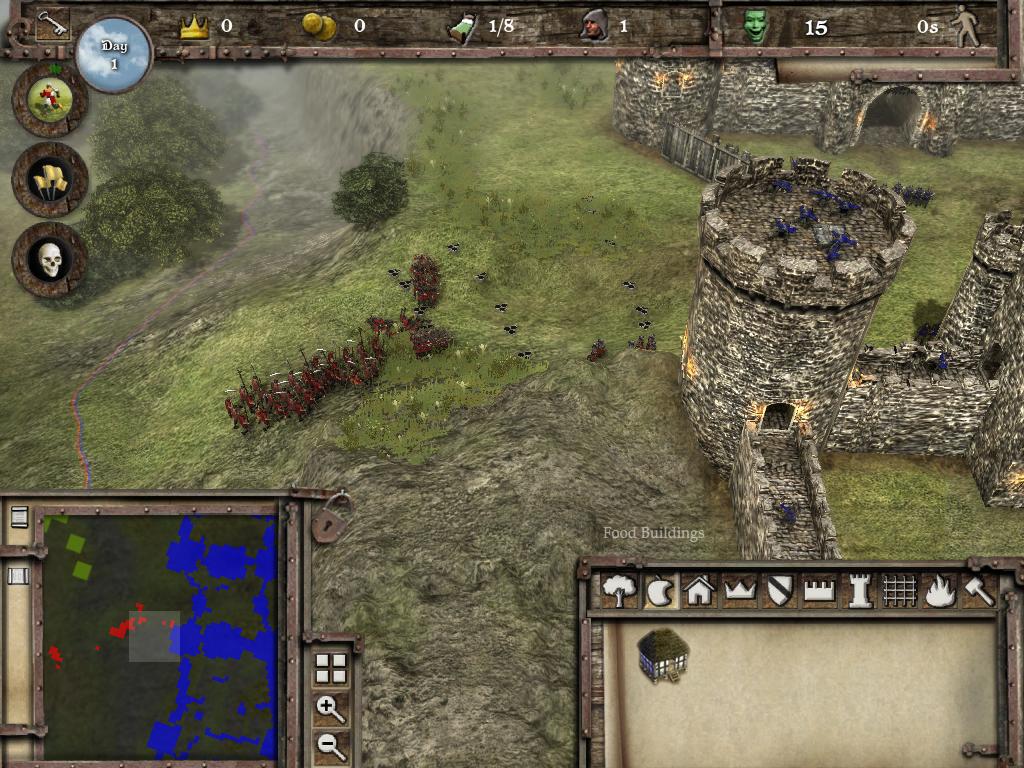
Task: Zoom out with the minus magnifier
Action: tap(331, 745)
